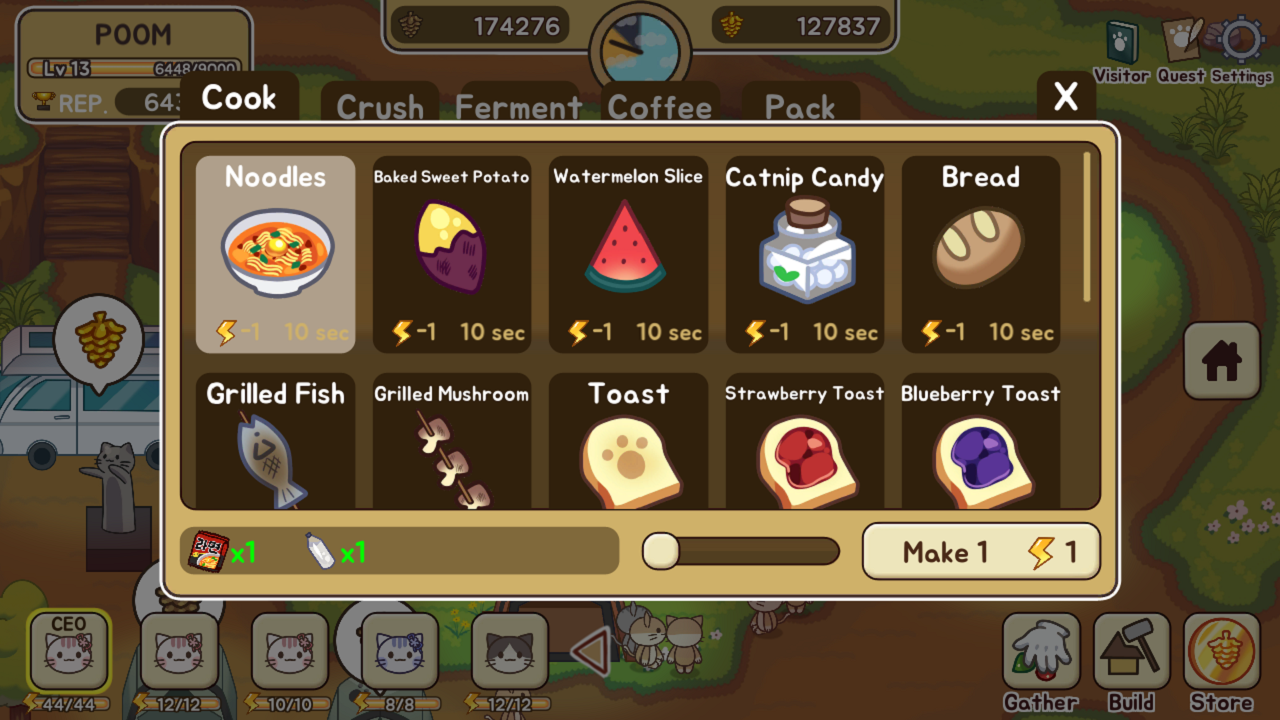This screenshot has height=720, width=1280.
Task: Choose the plain Toast recipe
Action: 628,442
